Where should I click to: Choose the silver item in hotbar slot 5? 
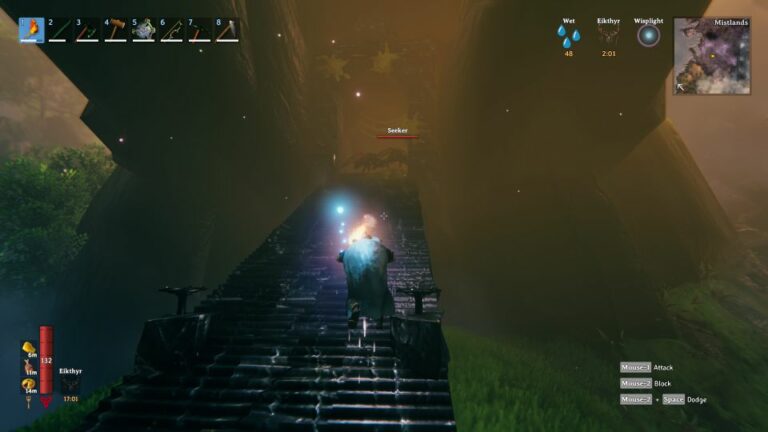[144, 30]
